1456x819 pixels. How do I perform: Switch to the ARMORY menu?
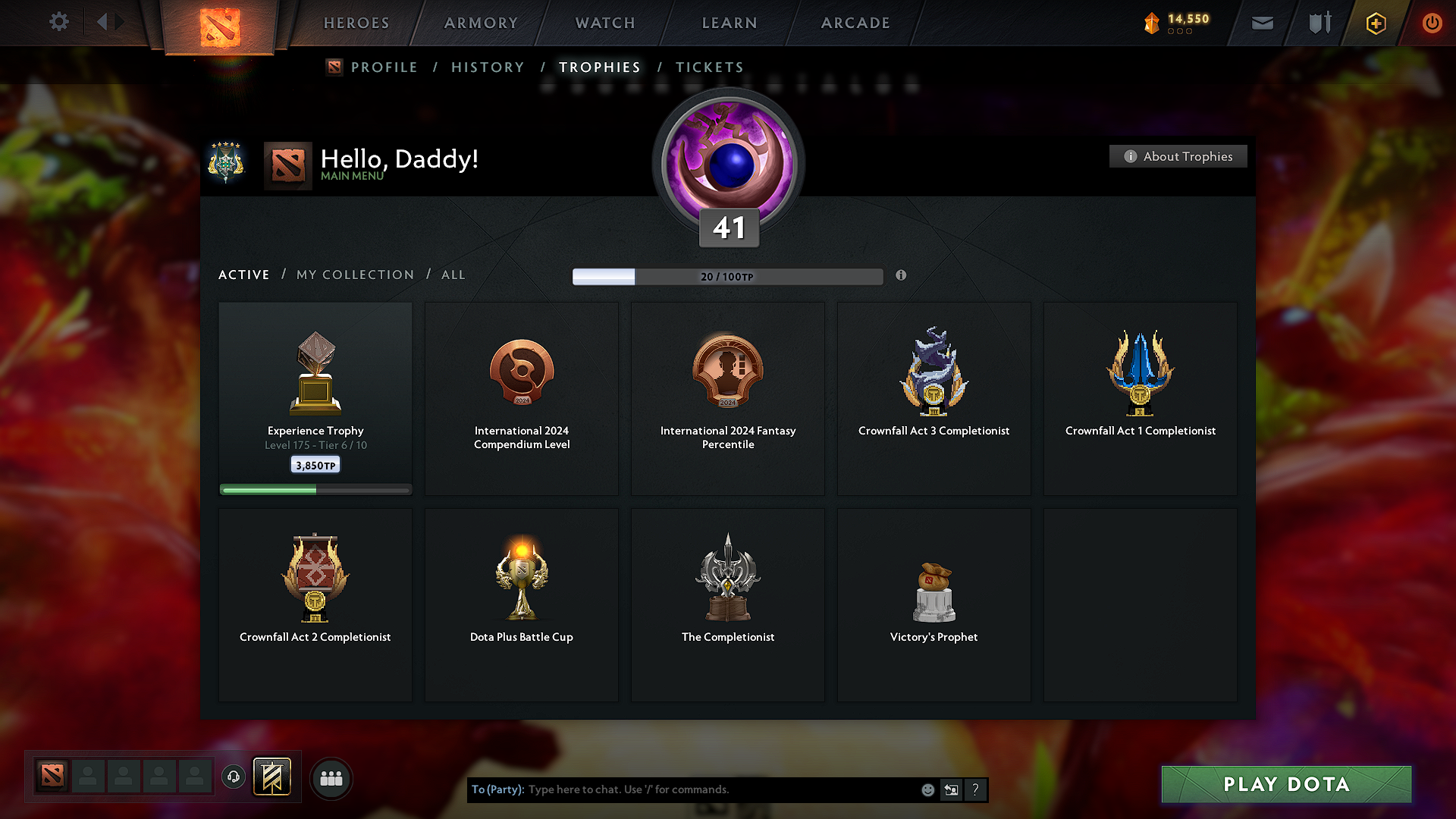tap(481, 23)
